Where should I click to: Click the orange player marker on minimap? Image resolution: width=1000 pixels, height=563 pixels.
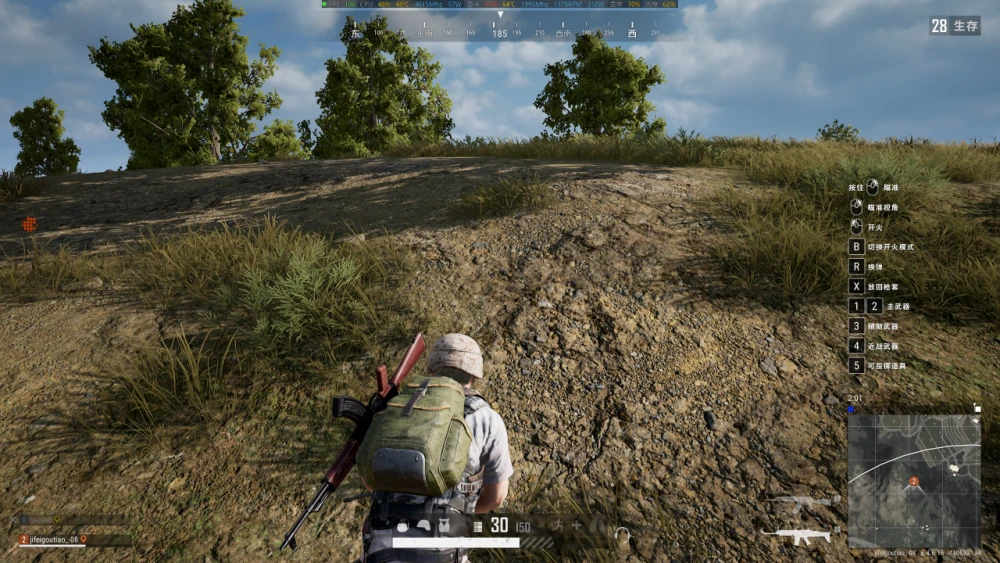[913, 482]
